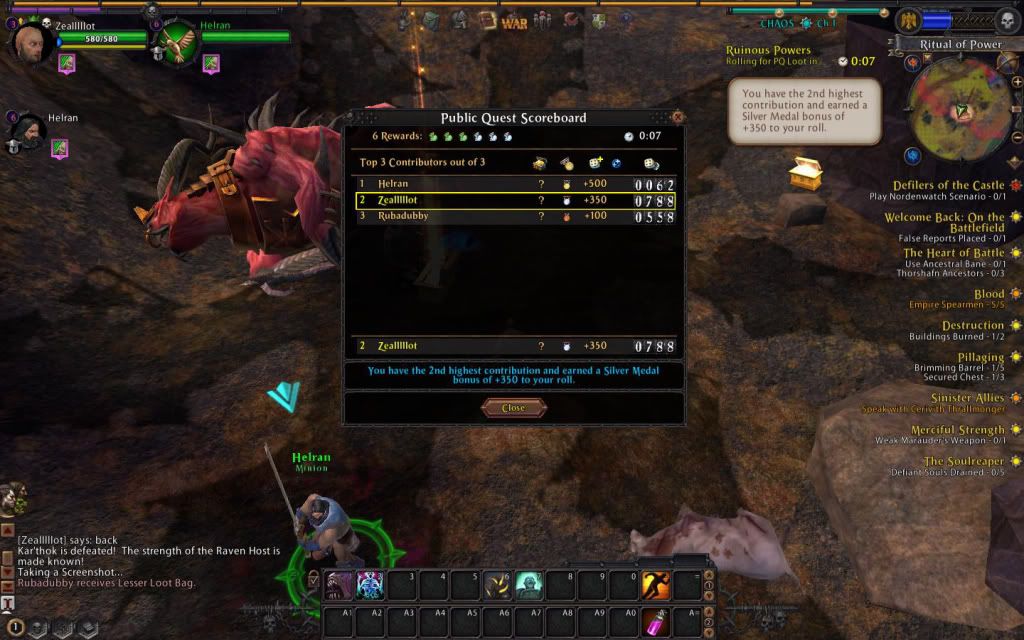Close the Public Quest Scoreboard via Close button
This screenshot has height=640, width=1024.
513,408
